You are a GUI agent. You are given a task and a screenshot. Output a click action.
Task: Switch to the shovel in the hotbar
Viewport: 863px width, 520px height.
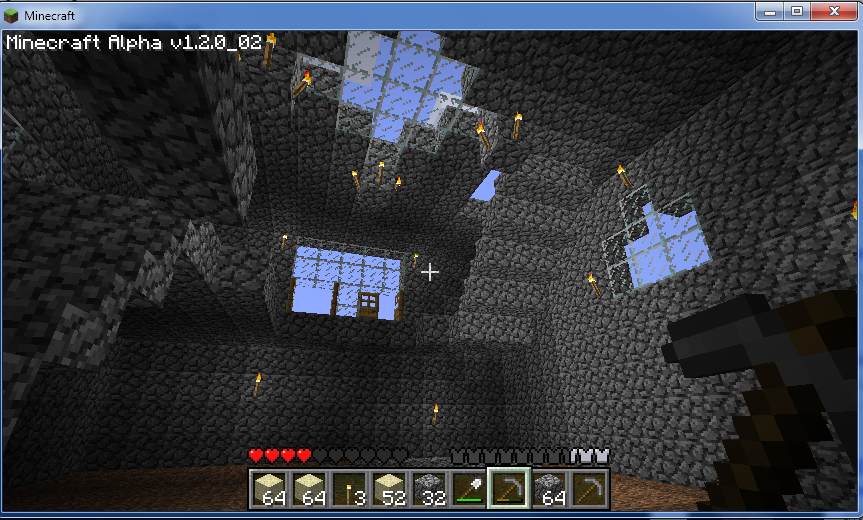468,488
